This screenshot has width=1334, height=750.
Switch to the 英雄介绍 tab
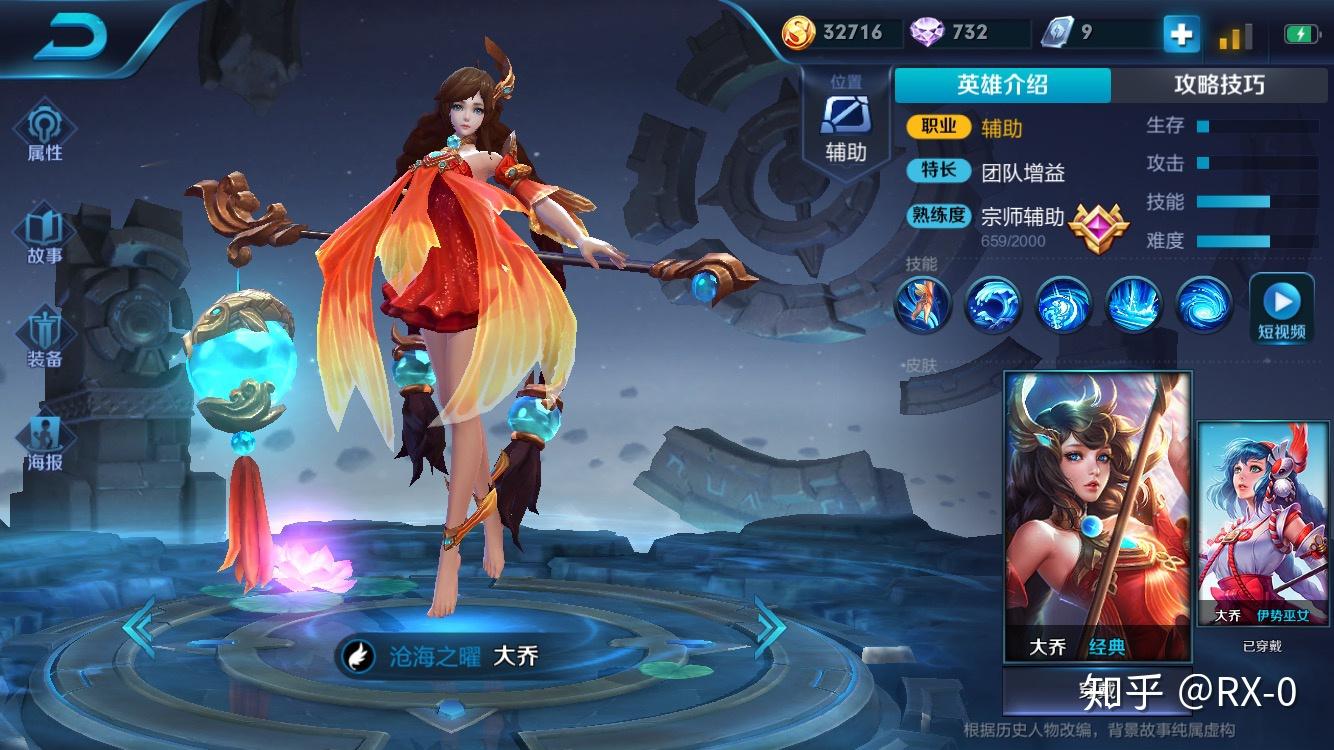tap(1002, 85)
